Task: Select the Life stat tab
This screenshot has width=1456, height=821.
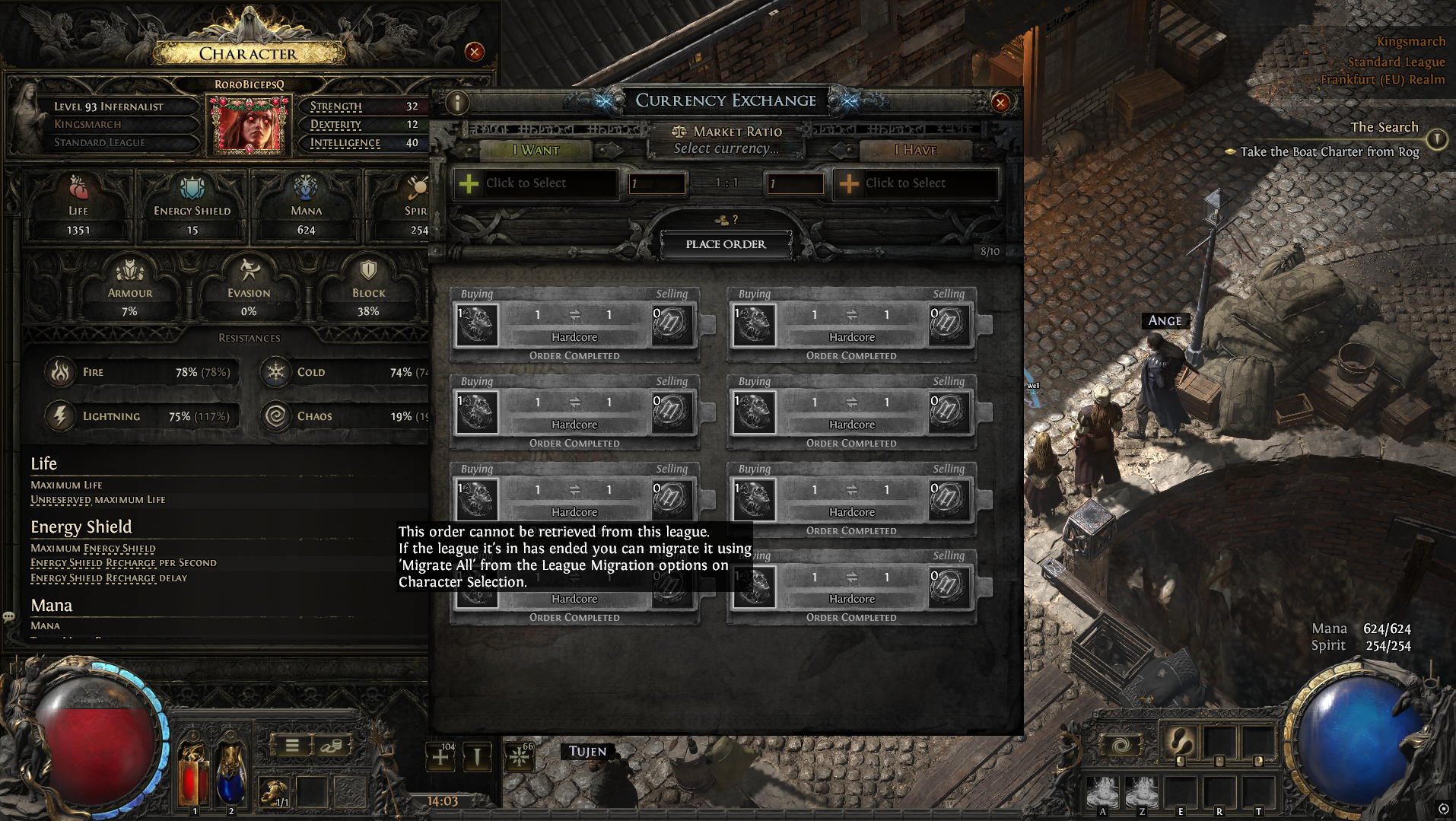Action: point(78,207)
